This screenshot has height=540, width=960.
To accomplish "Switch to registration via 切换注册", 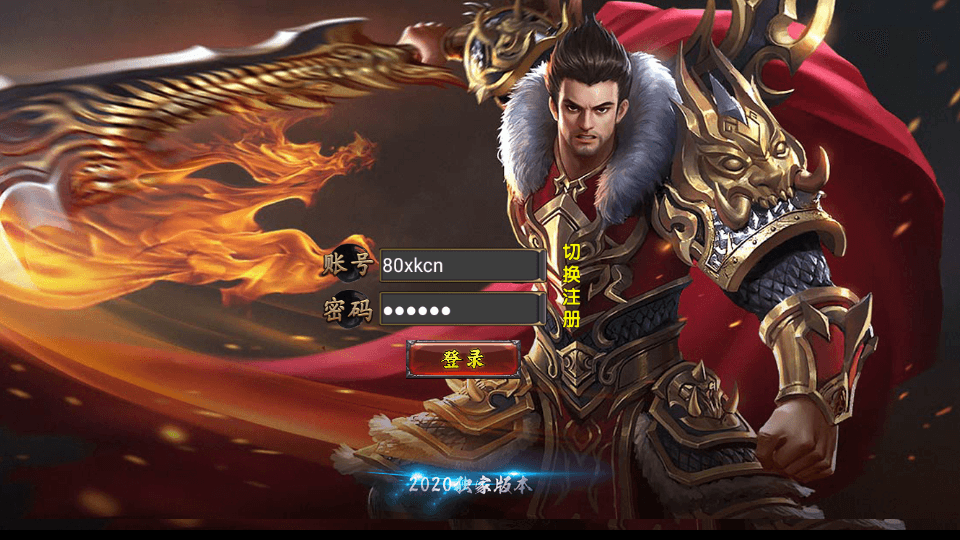I will pyautogui.click(x=571, y=285).
